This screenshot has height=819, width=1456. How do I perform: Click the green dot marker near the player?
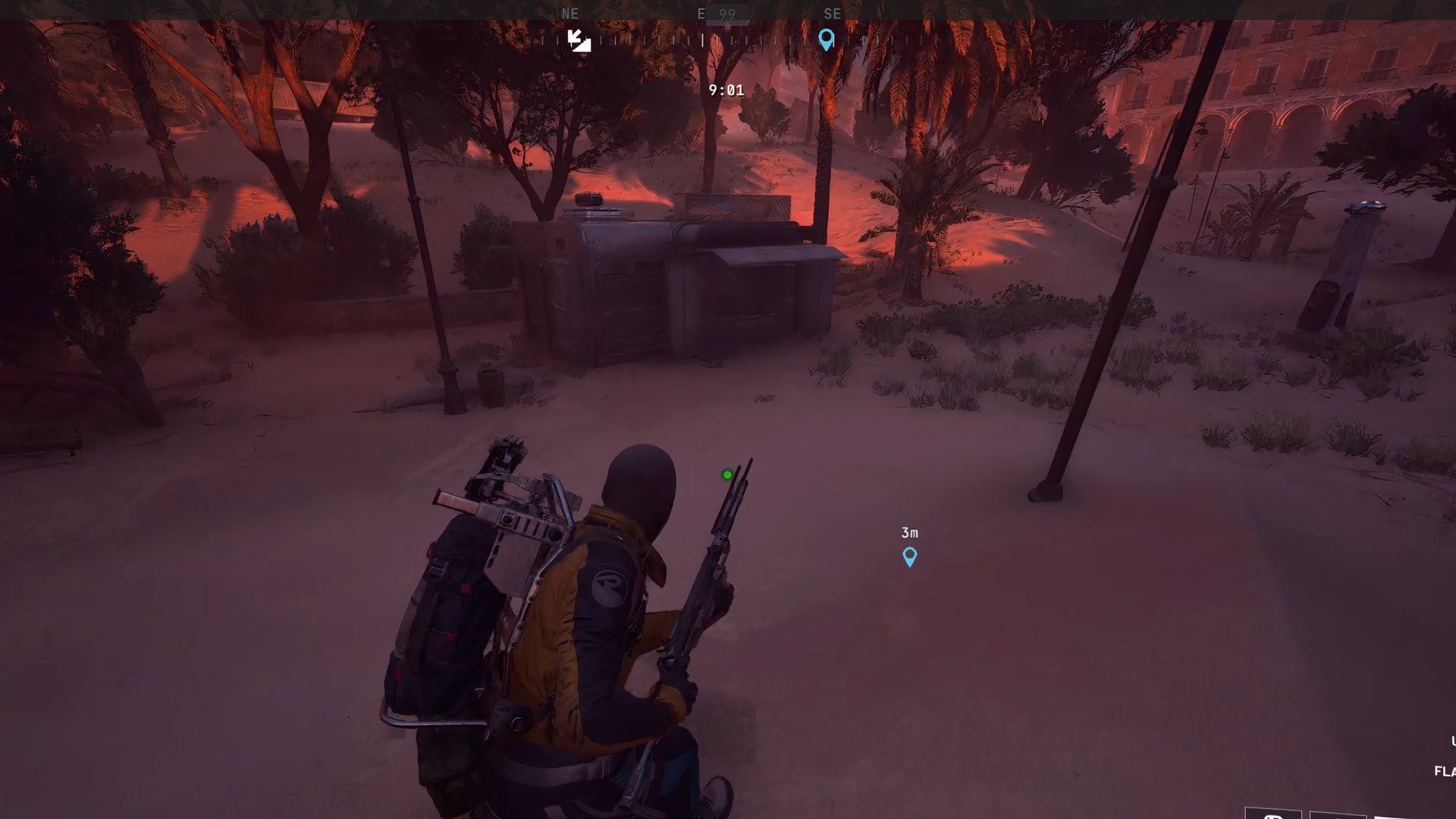point(726,474)
